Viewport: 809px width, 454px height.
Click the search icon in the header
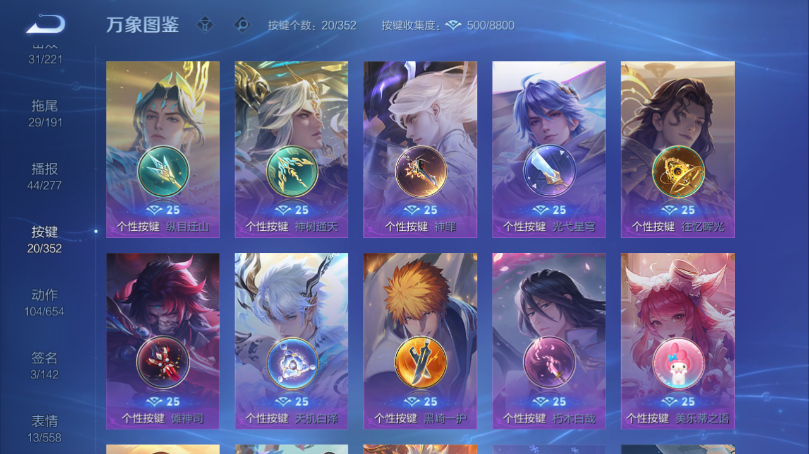(241, 25)
